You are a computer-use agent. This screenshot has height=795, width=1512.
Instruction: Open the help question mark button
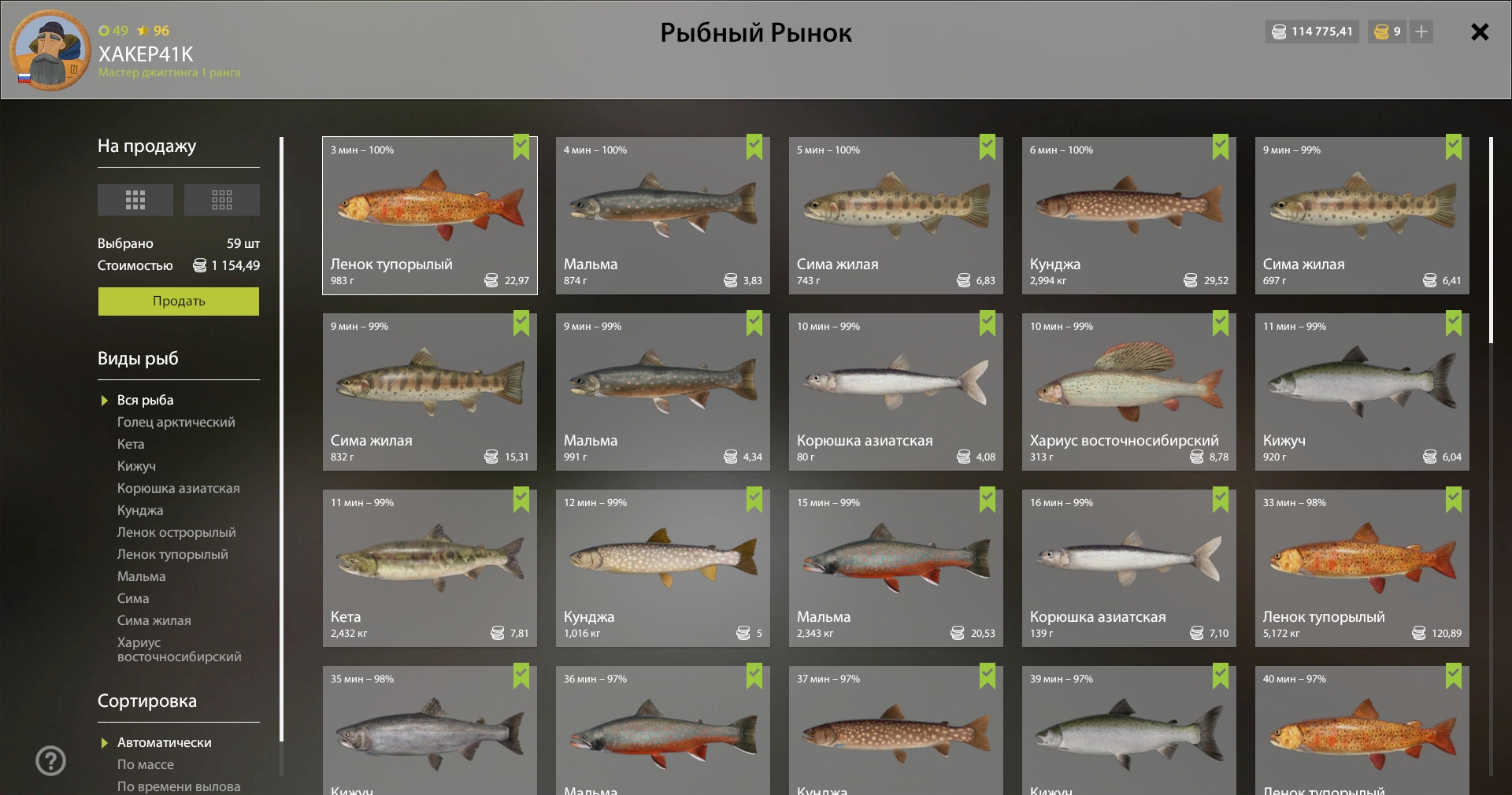point(51,761)
